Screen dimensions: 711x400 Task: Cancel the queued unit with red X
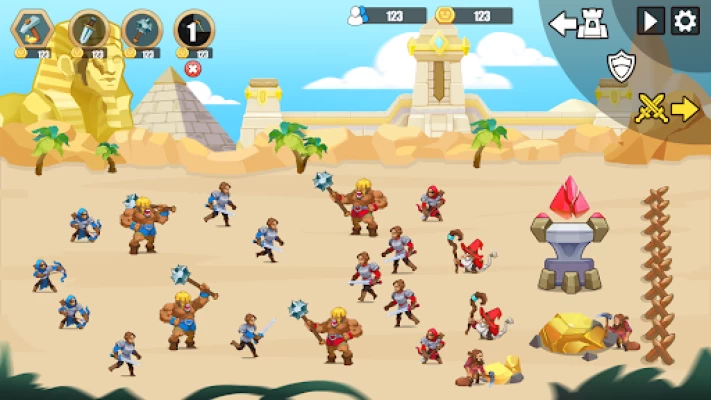coord(193,68)
